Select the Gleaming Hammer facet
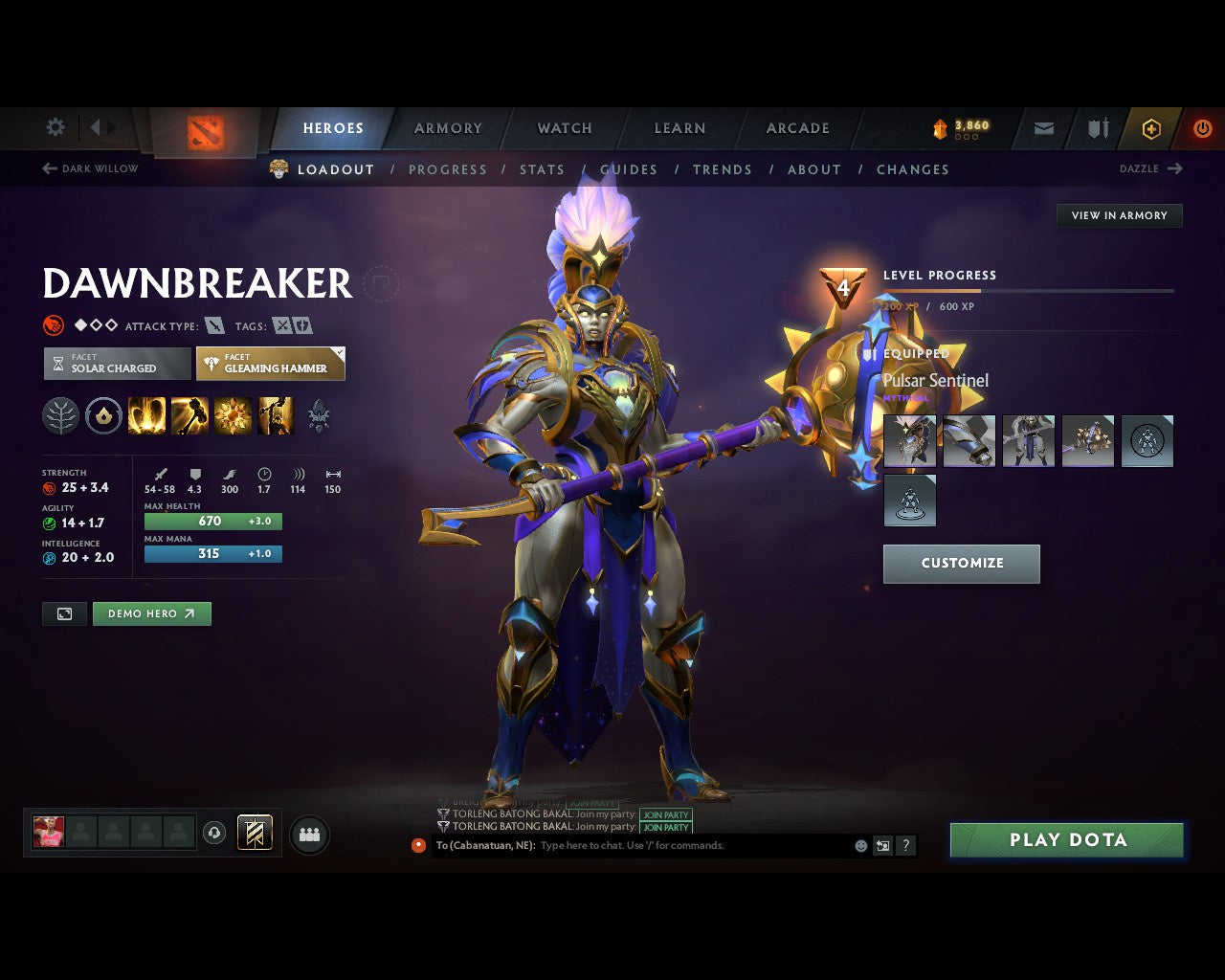The height and width of the screenshot is (980, 1225). [x=271, y=364]
